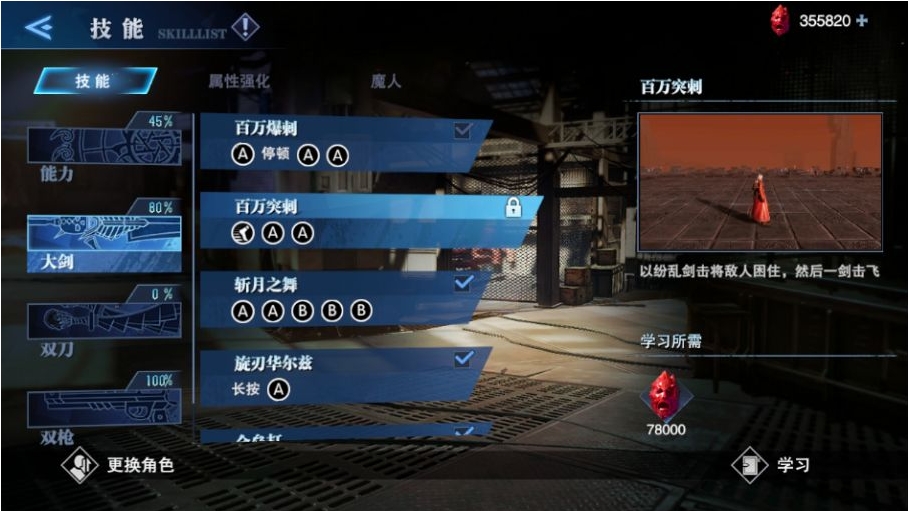Switch to the 属性强化 tab
908x511 pixels.
coord(238,81)
